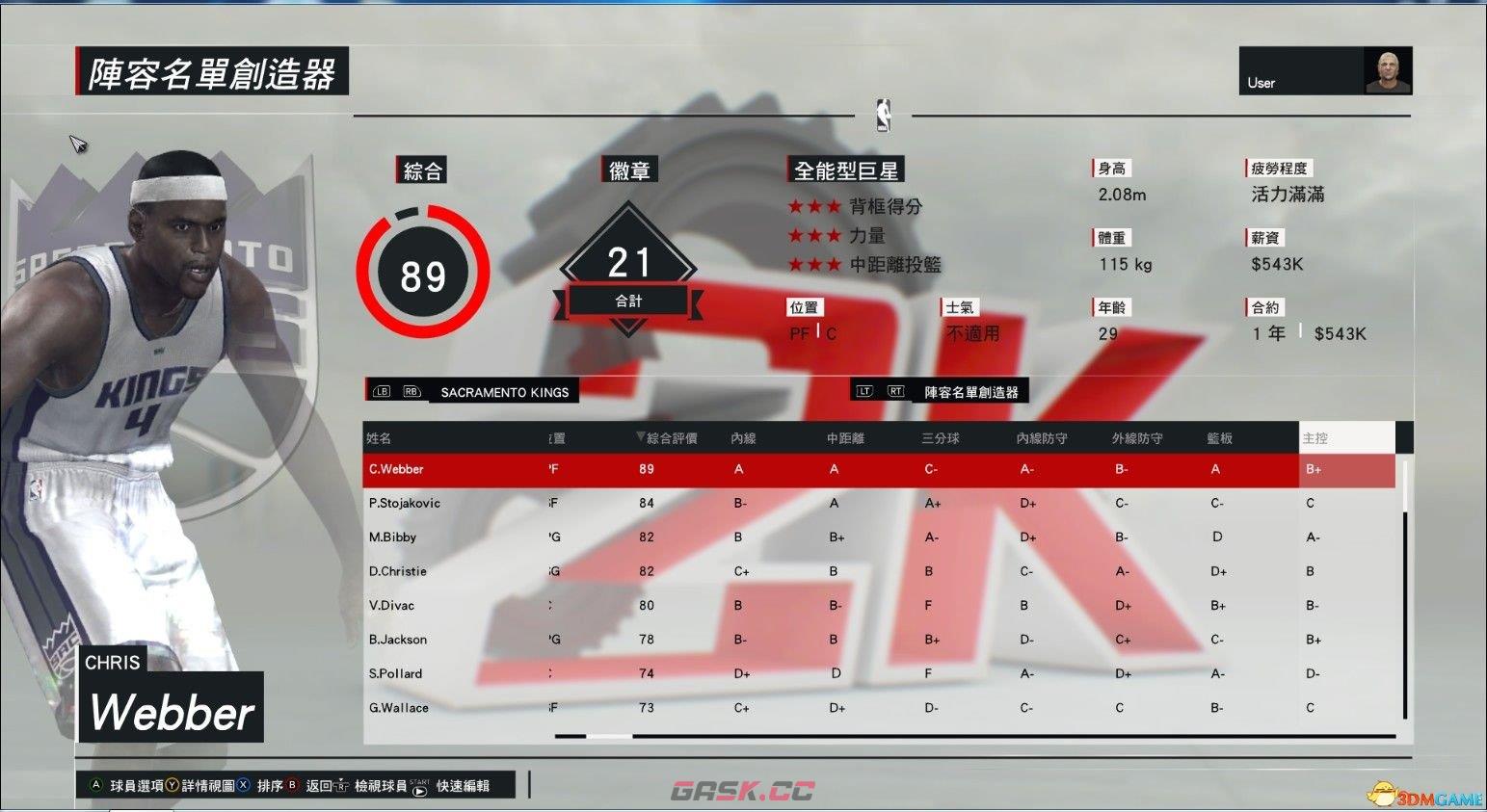Select the P.Stojakovic row in the roster

(675, 503)
